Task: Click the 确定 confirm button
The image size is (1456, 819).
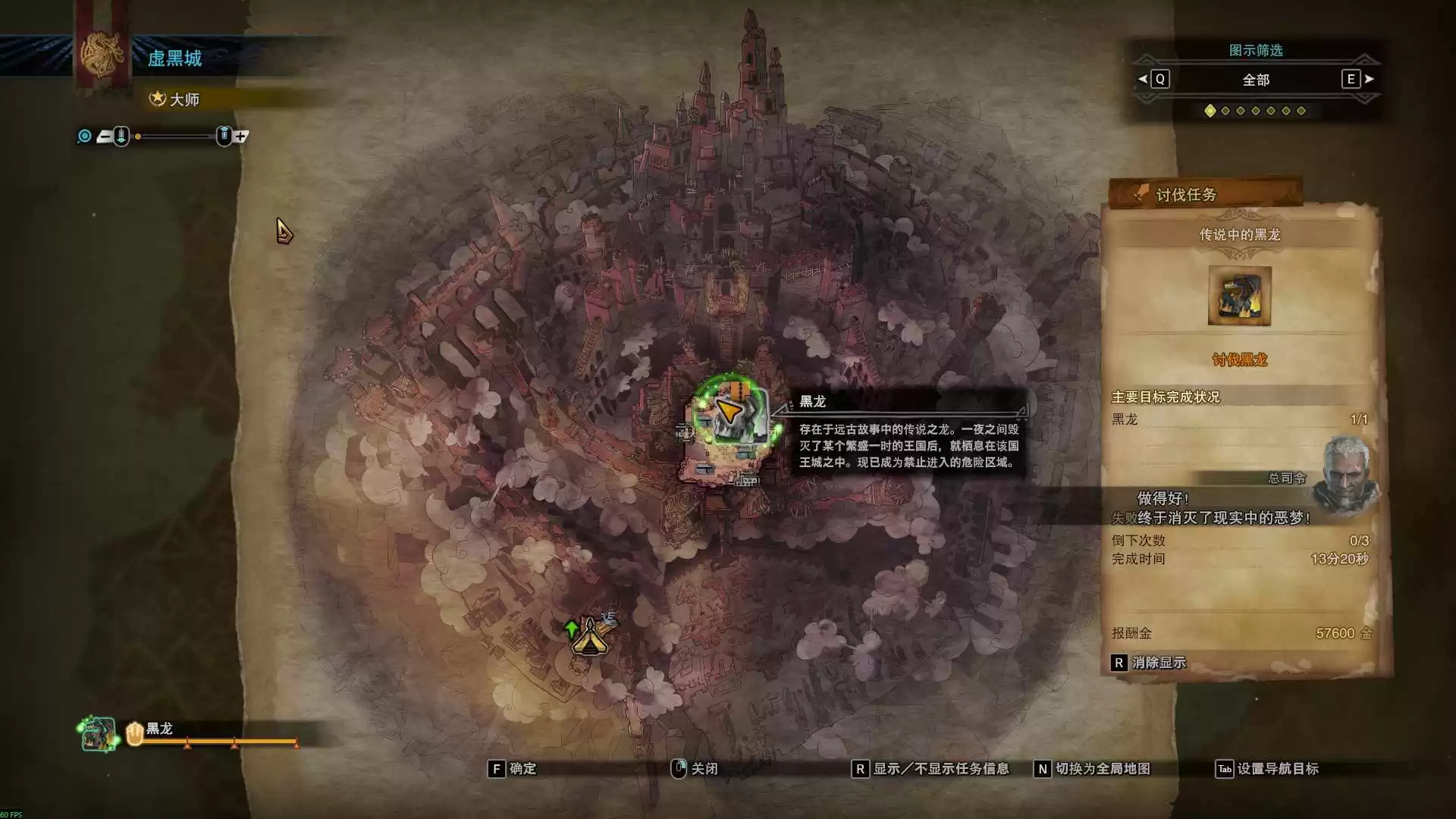Action: 513,769
